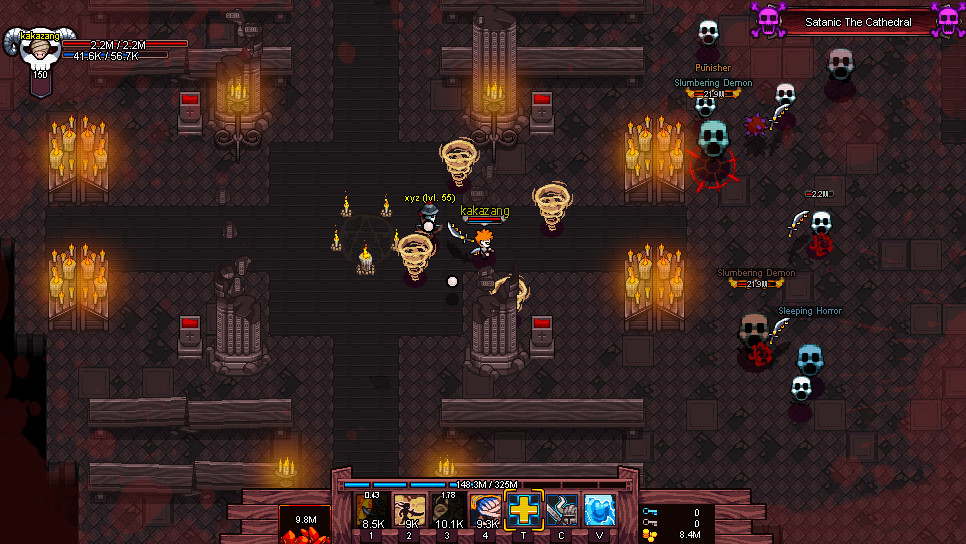
Task: Select the yellow cross healing skill
Action: coord(524,510)
